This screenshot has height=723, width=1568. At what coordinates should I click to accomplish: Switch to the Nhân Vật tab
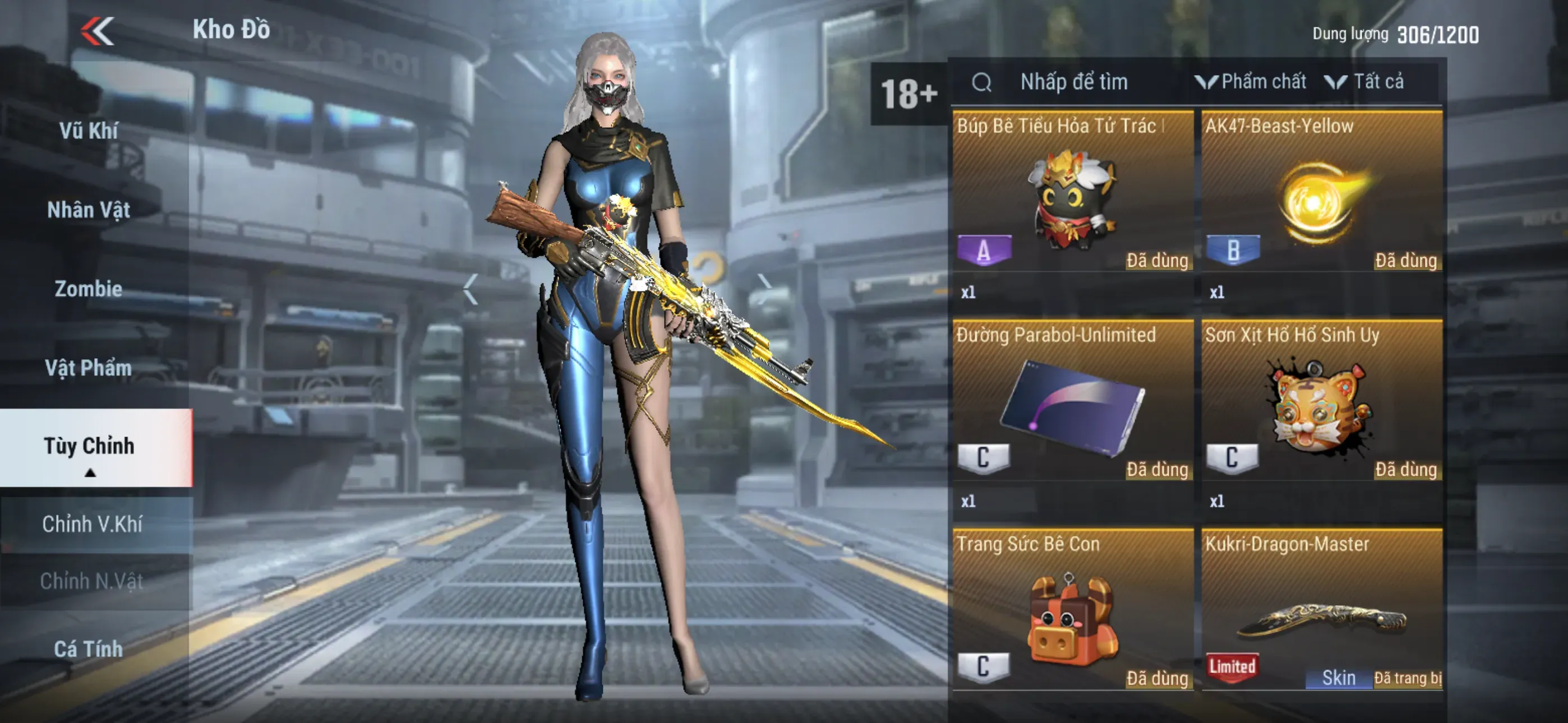pos(89,210)
